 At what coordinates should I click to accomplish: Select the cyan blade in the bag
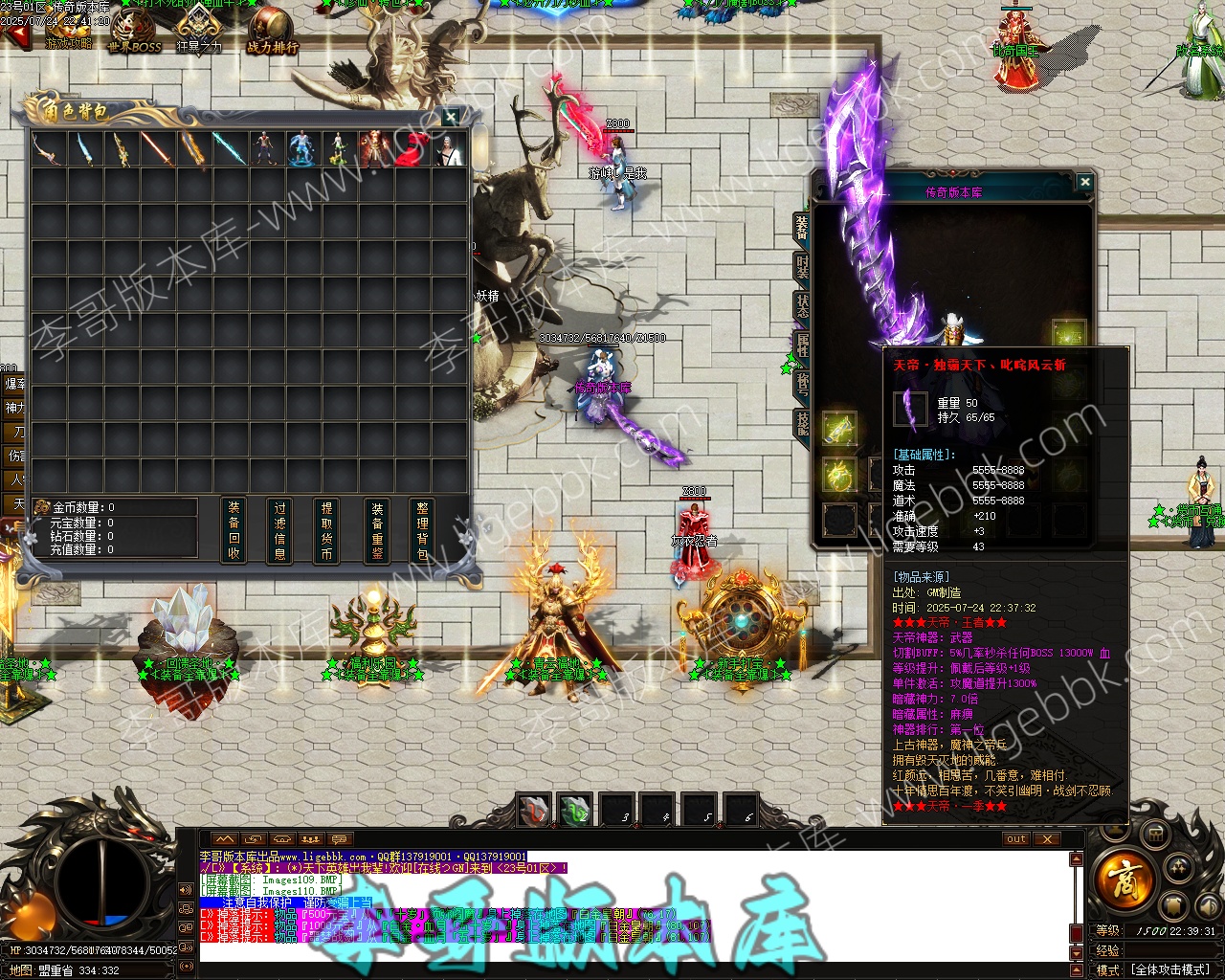click(x=230, y=149)
